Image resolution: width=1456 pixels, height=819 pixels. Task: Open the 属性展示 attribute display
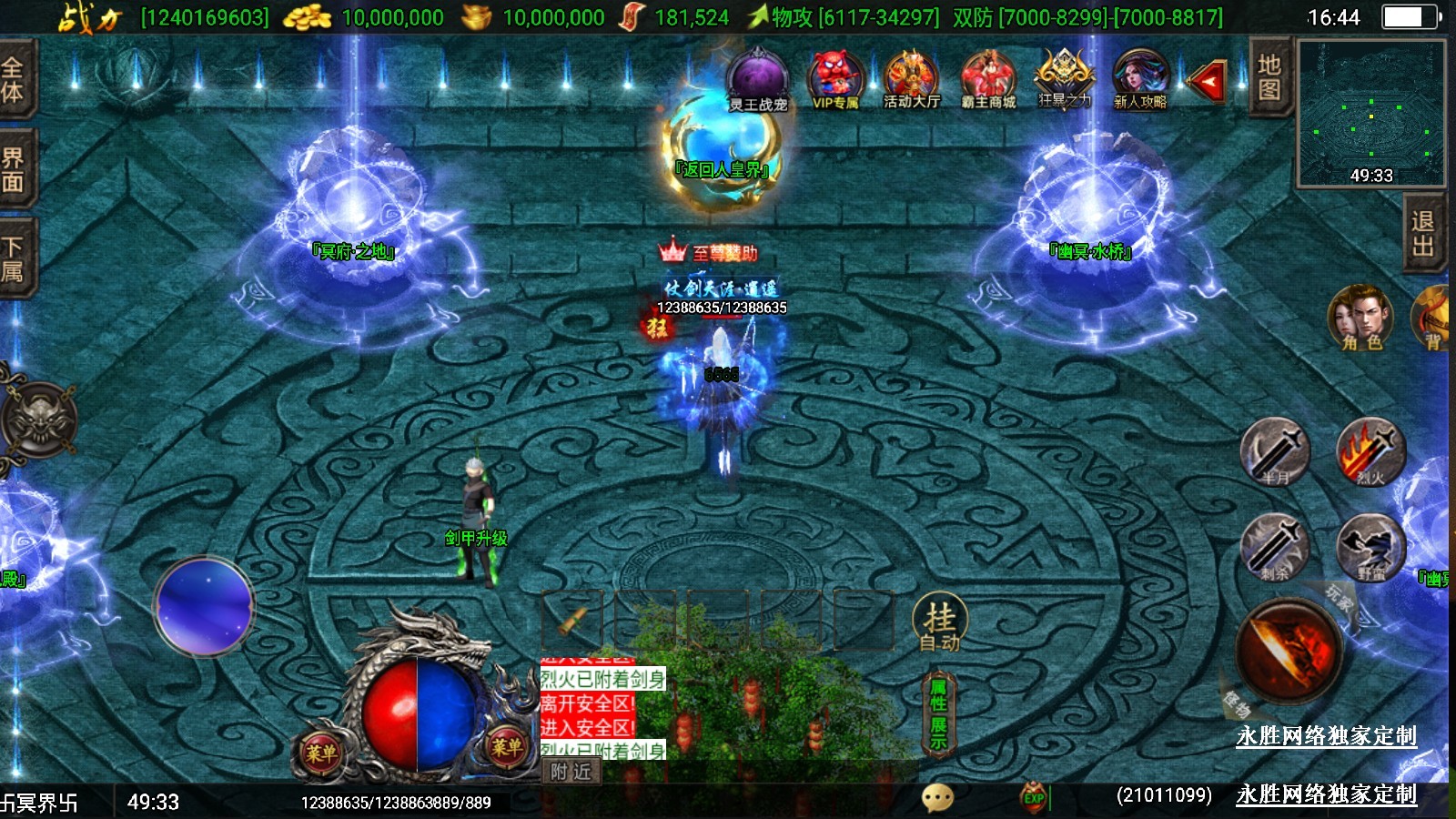938,715
